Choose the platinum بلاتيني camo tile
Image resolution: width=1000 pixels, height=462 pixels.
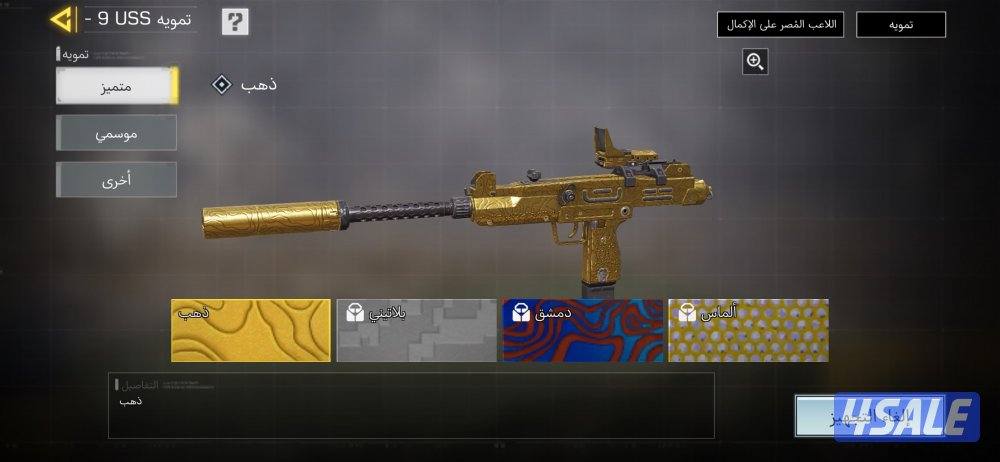(x=416, y=330)
